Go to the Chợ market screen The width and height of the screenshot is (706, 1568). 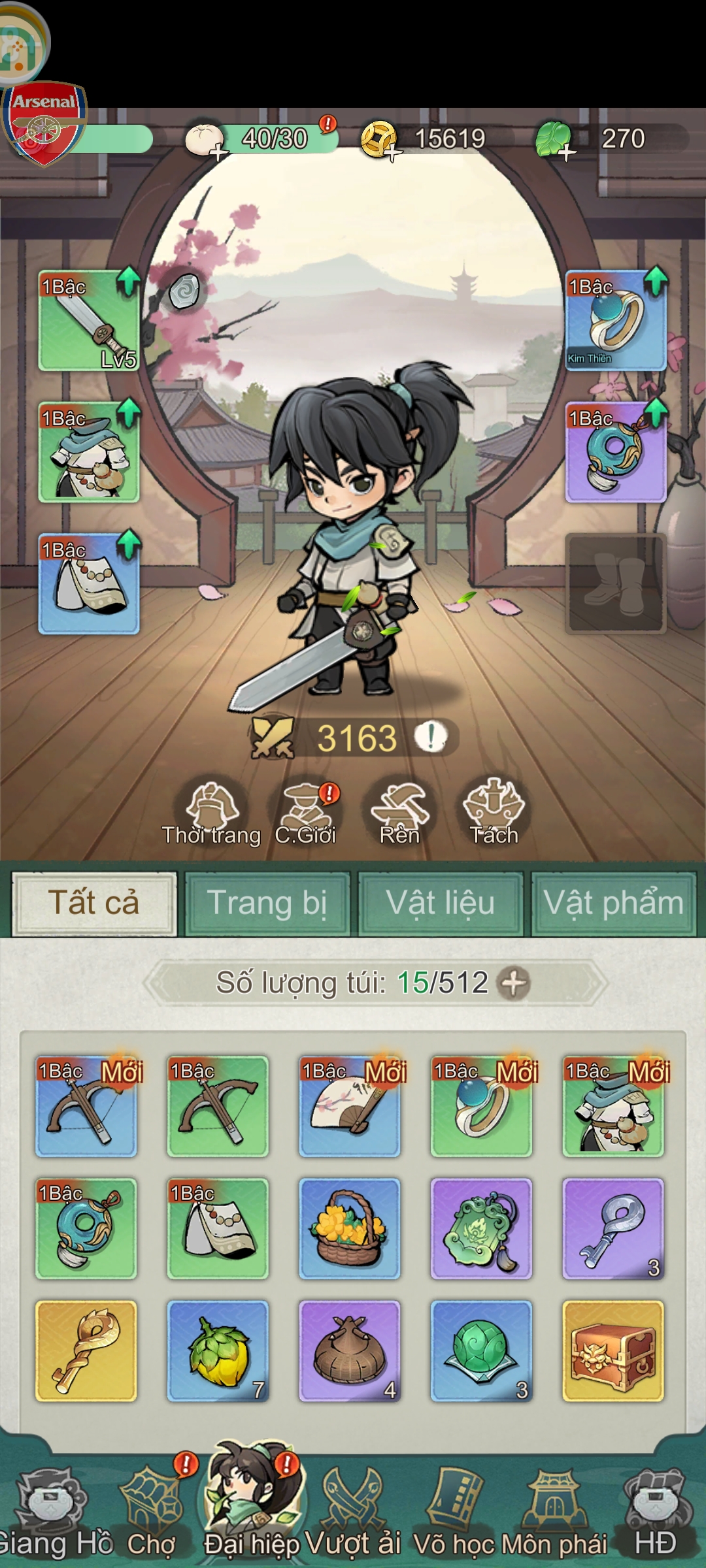pyautogui.click(x=152, y=1509)
